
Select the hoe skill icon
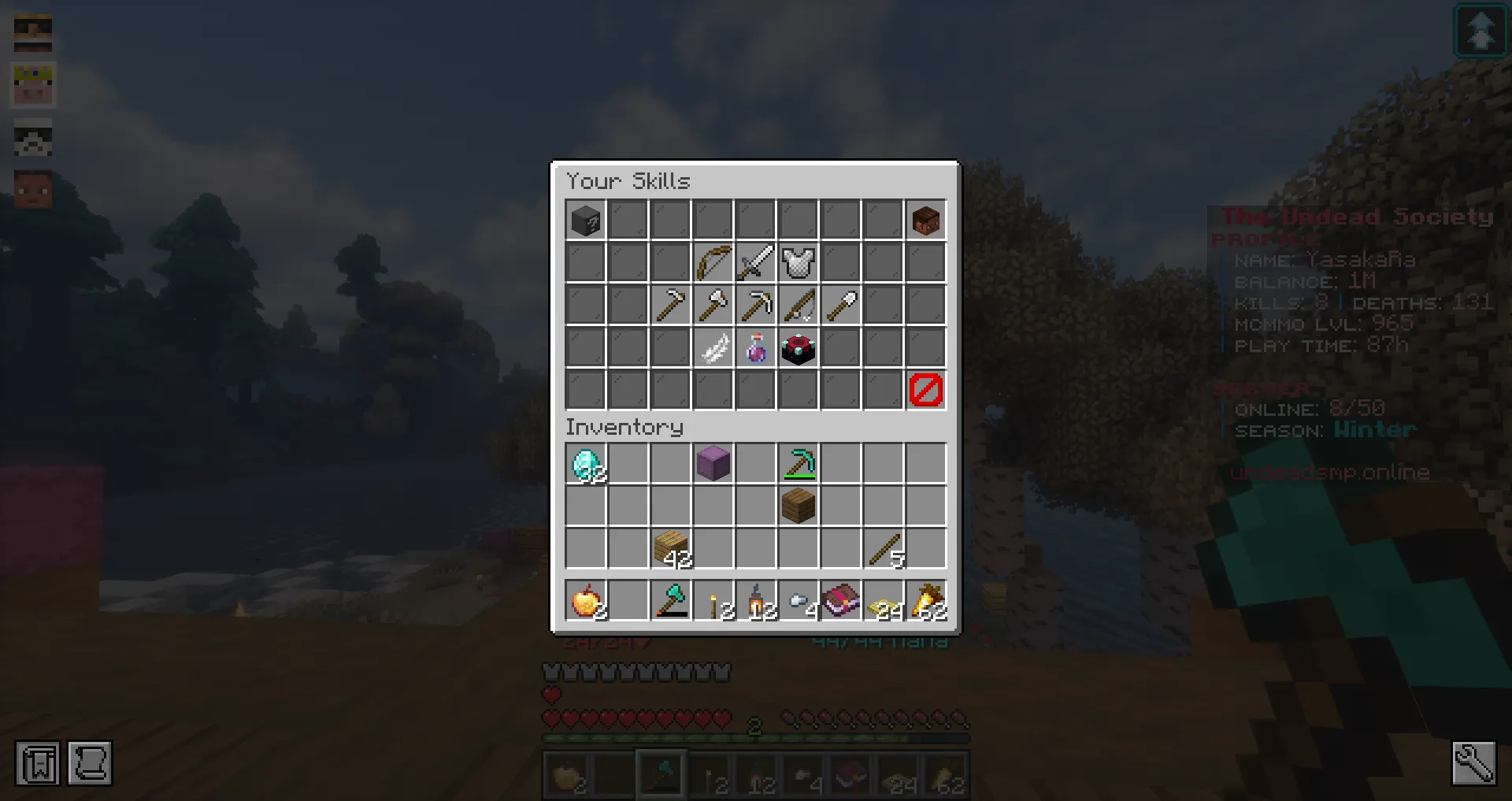(x=671, y=305)
